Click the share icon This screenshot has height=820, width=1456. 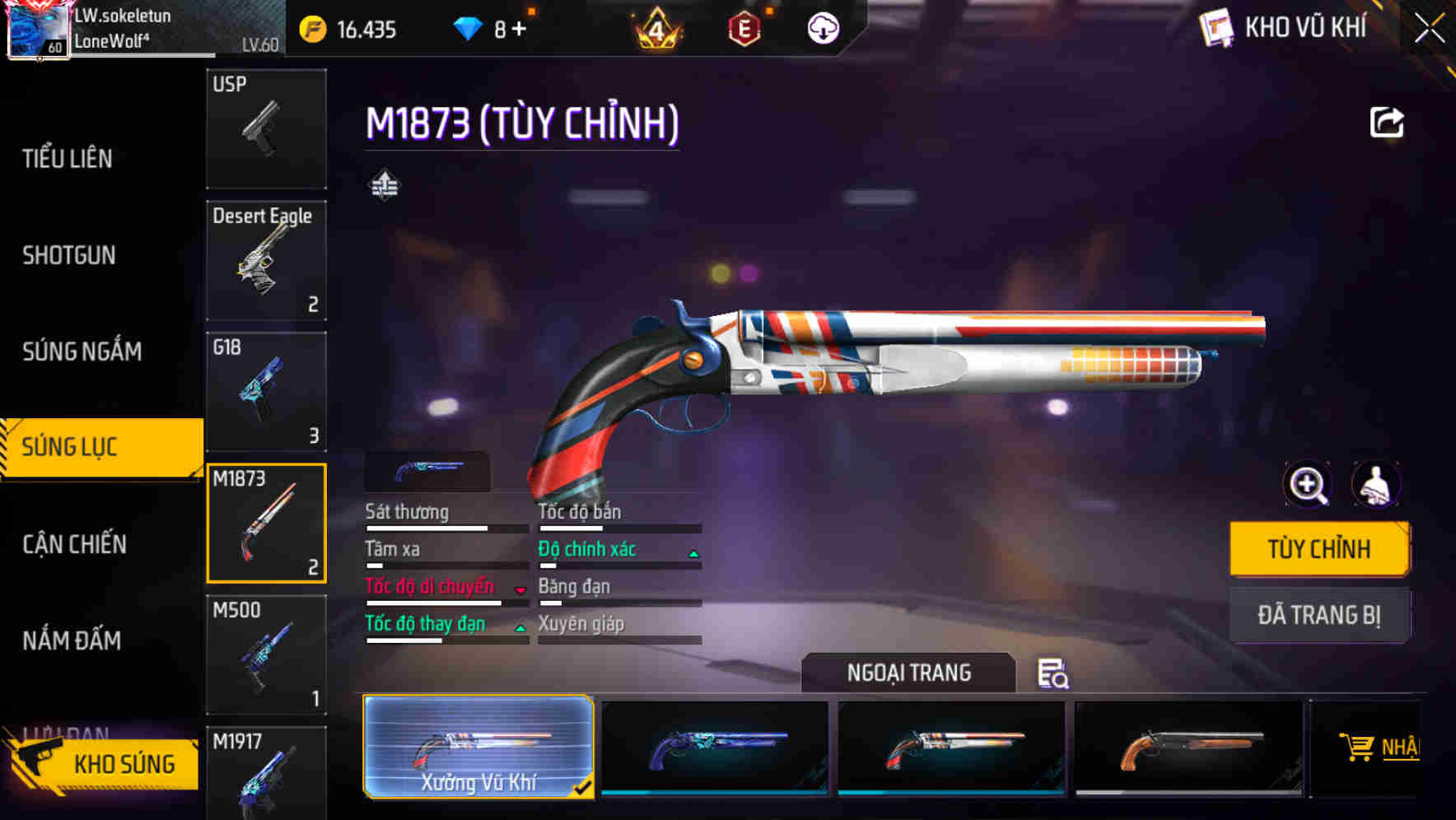(1386, 123)
